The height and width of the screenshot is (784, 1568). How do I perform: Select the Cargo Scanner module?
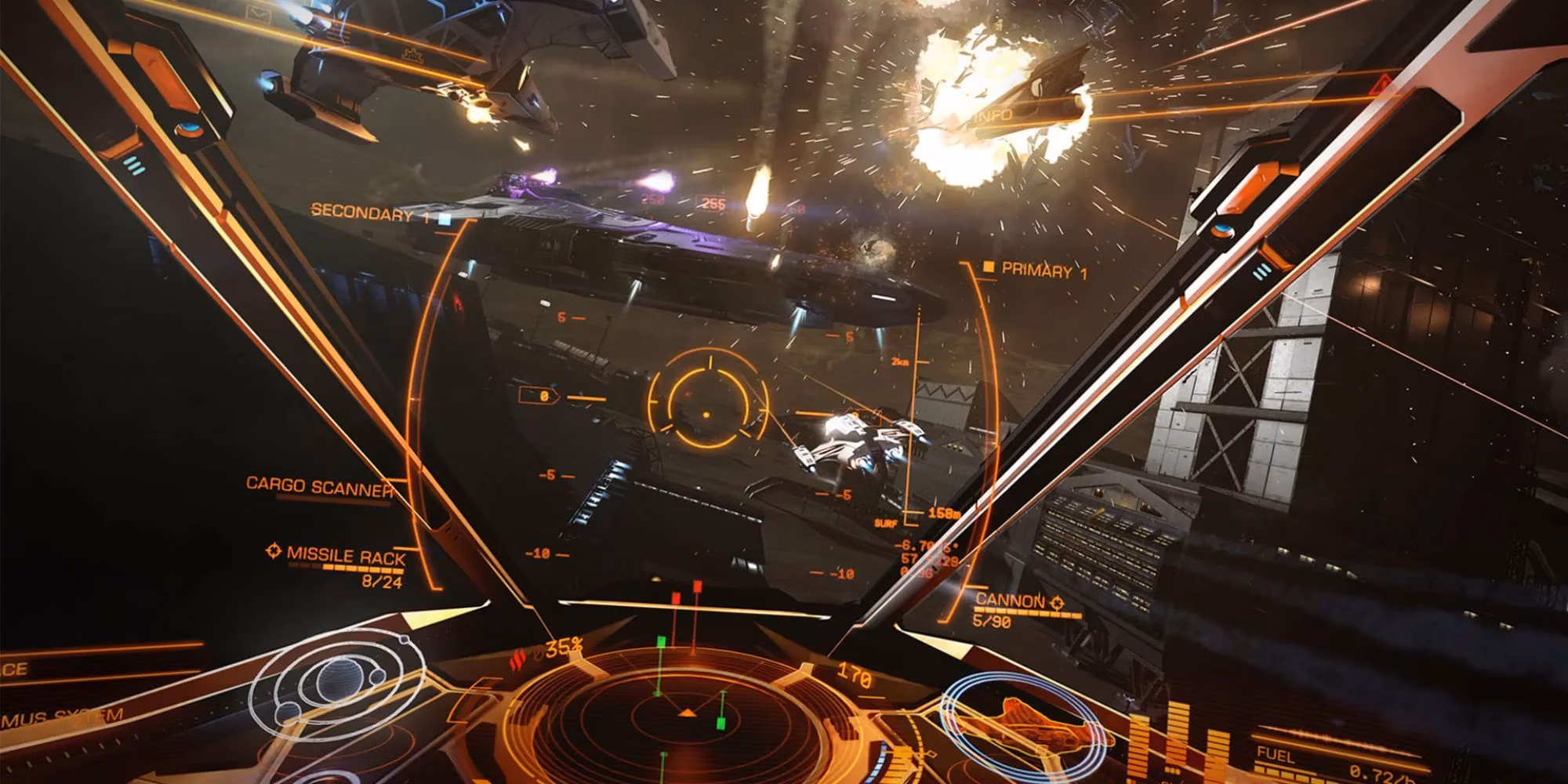tap(319, 486)
